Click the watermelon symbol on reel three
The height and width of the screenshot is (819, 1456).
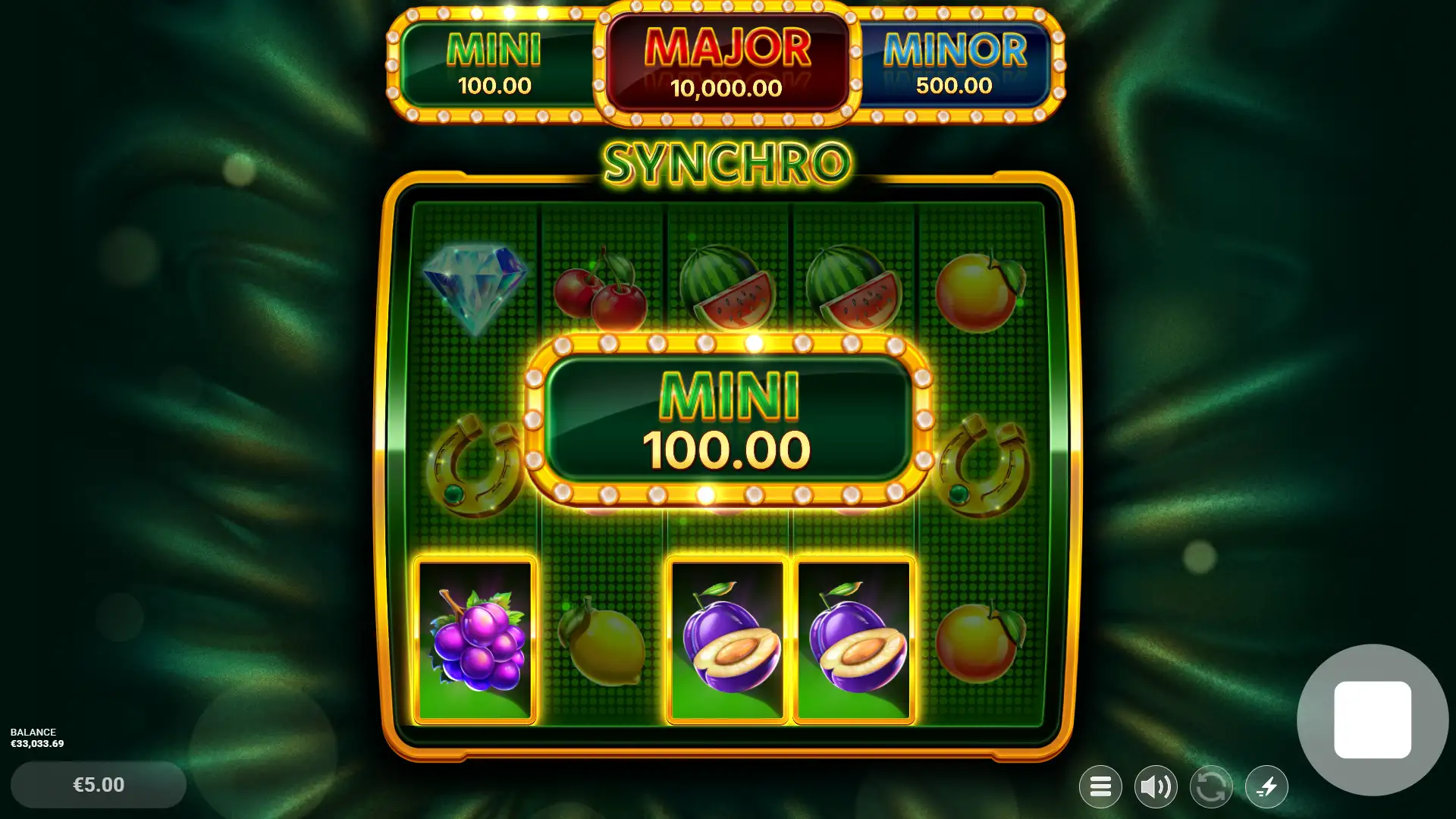point(733,288)
